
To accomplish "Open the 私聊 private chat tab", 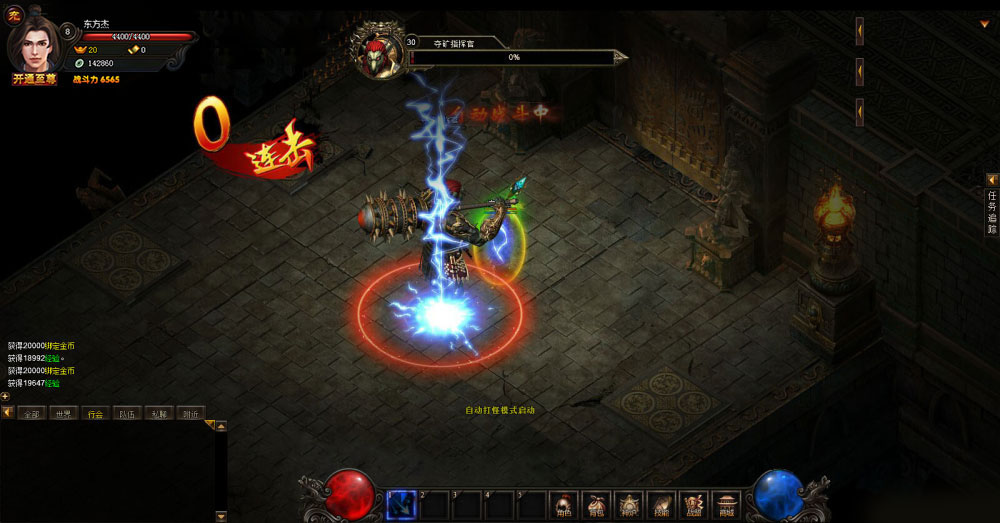I will click(158, 413).
